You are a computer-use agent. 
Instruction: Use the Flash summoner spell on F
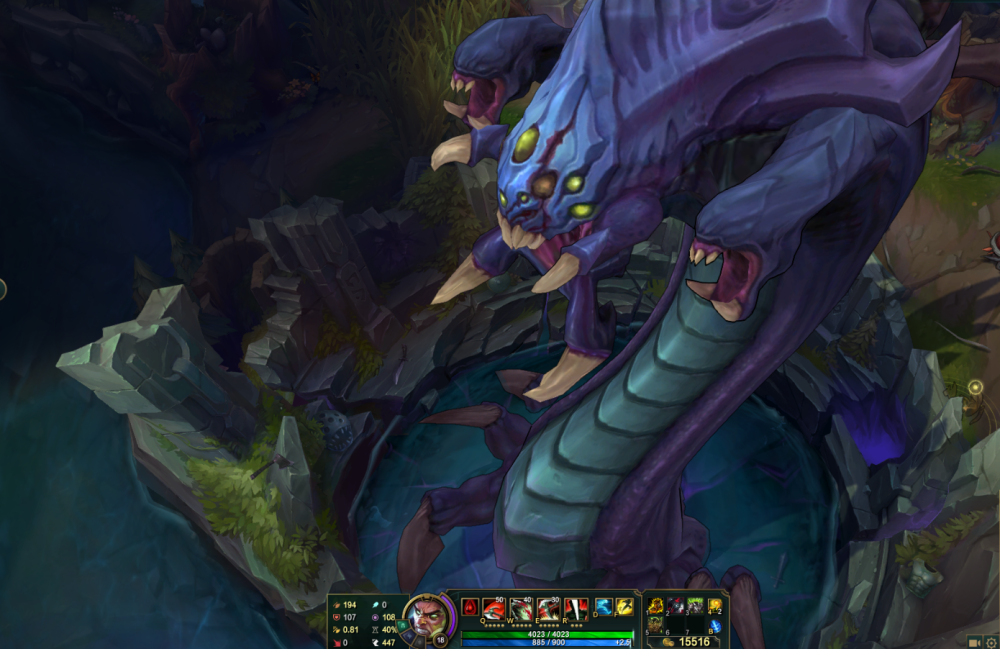(x=623, y=606)
